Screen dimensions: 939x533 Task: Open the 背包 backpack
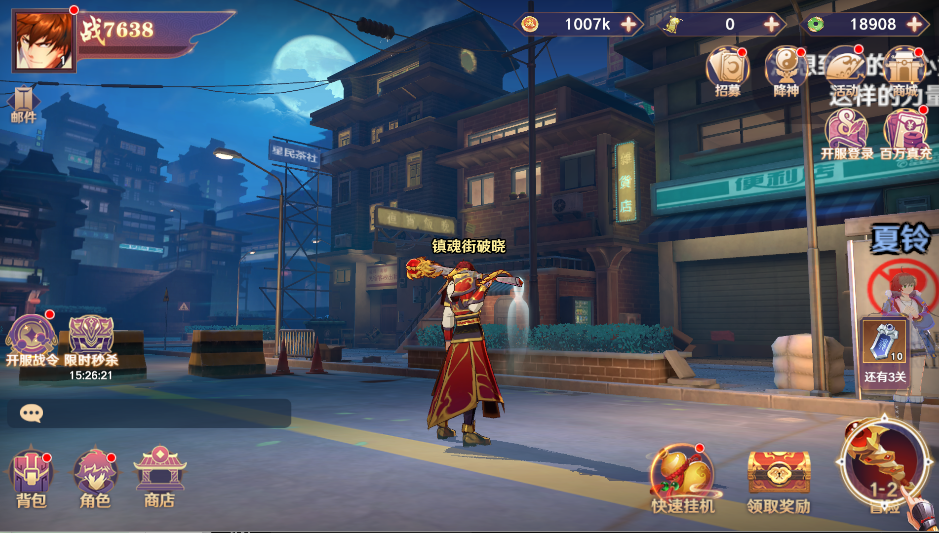tap(31, 476)
